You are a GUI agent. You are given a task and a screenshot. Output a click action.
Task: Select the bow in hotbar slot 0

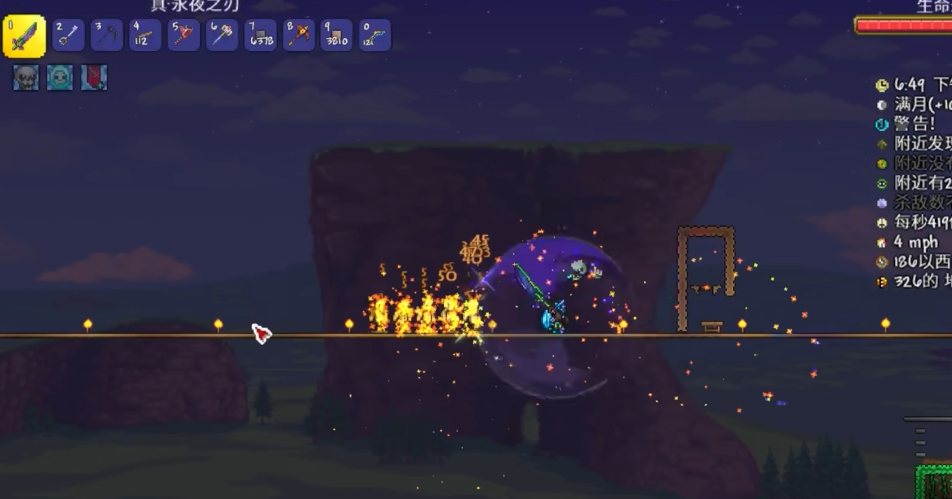374,35
